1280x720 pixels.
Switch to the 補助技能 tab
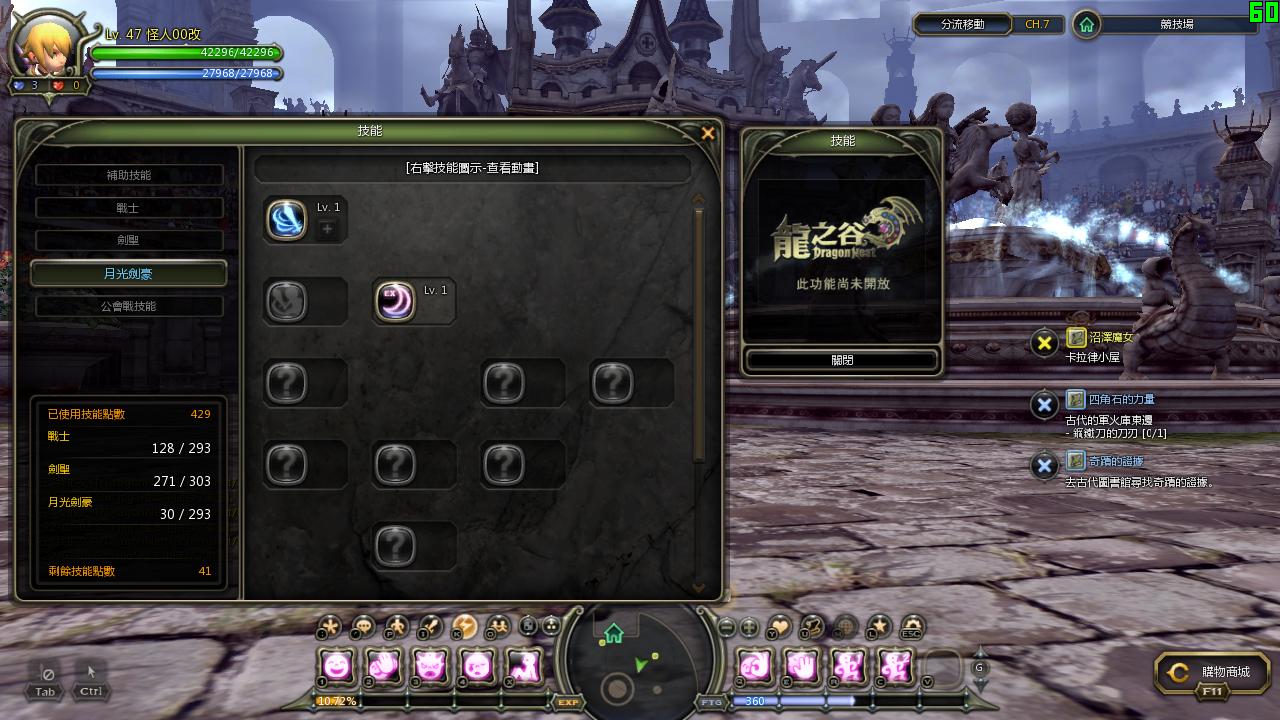[129, 175]
